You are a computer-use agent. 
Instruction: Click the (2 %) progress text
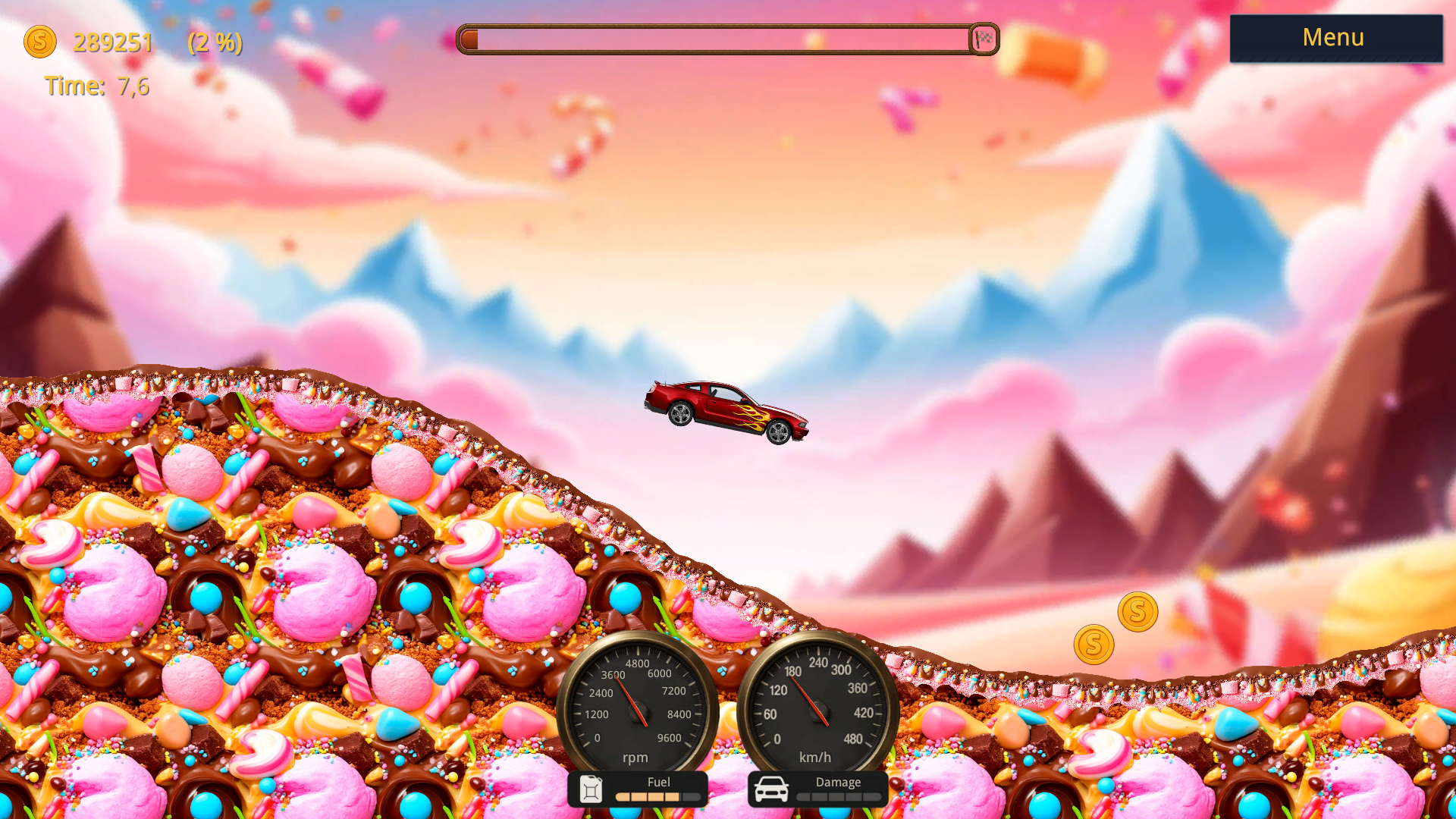pos(215,43)
